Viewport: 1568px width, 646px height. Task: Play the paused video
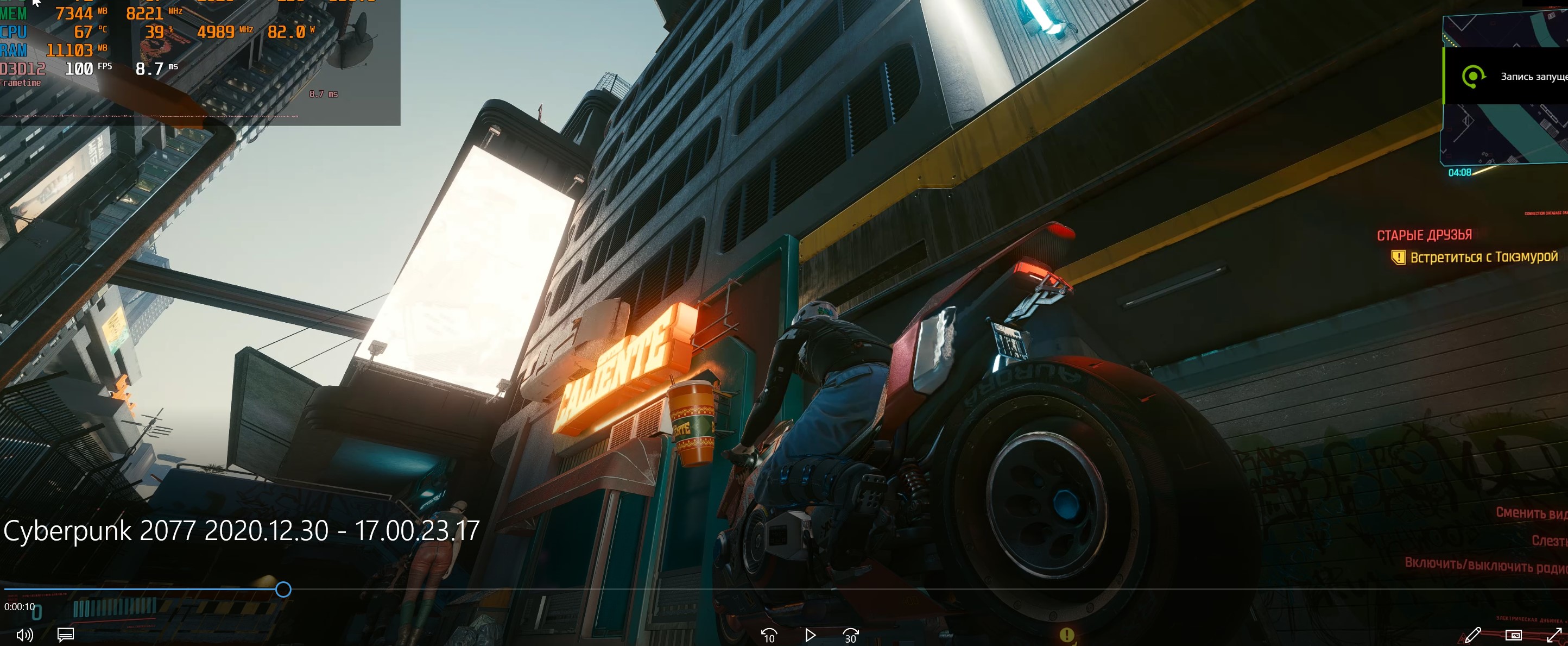pyautogui.click(x=810, y=636)
